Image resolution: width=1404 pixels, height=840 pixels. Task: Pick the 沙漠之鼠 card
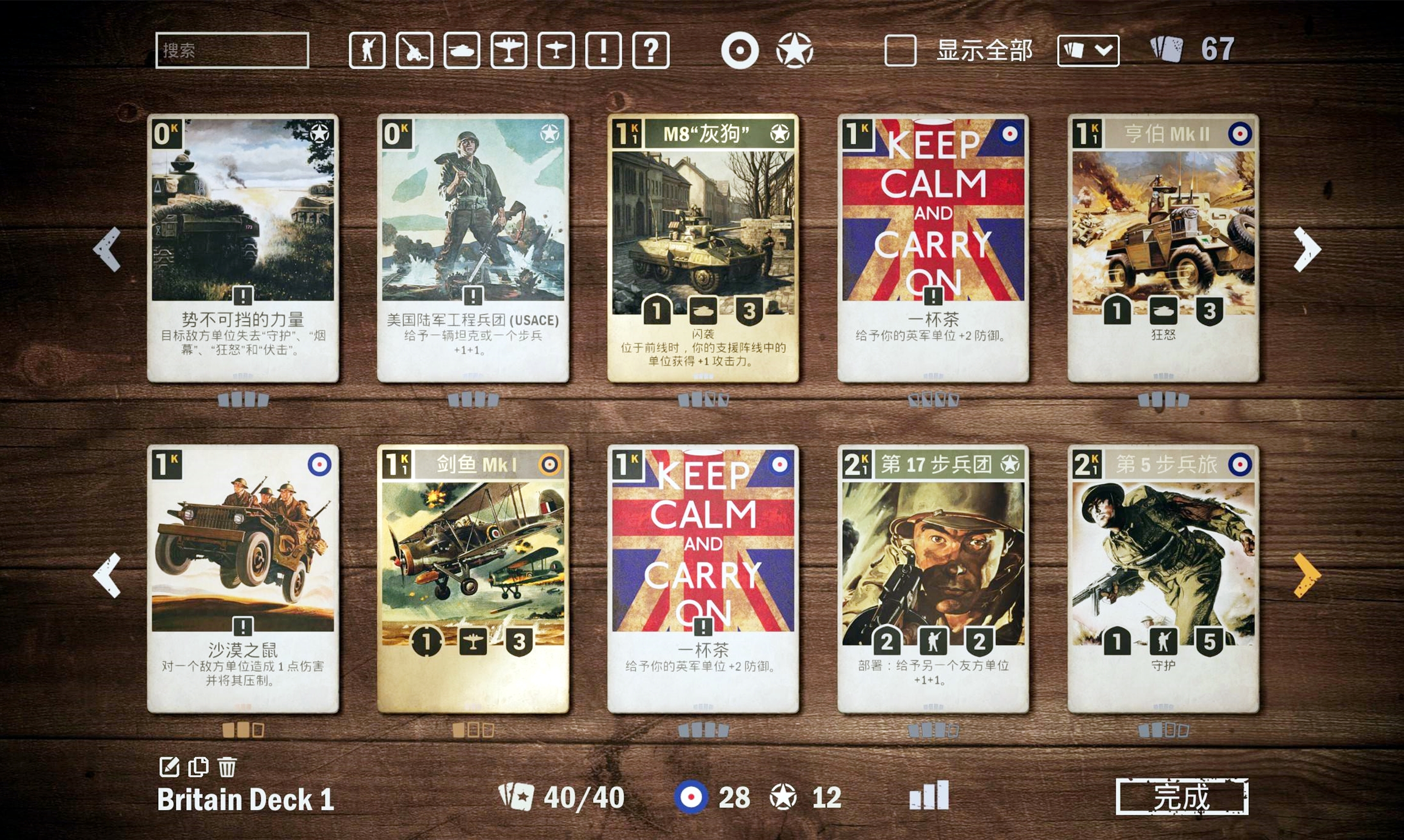[243, 578]
